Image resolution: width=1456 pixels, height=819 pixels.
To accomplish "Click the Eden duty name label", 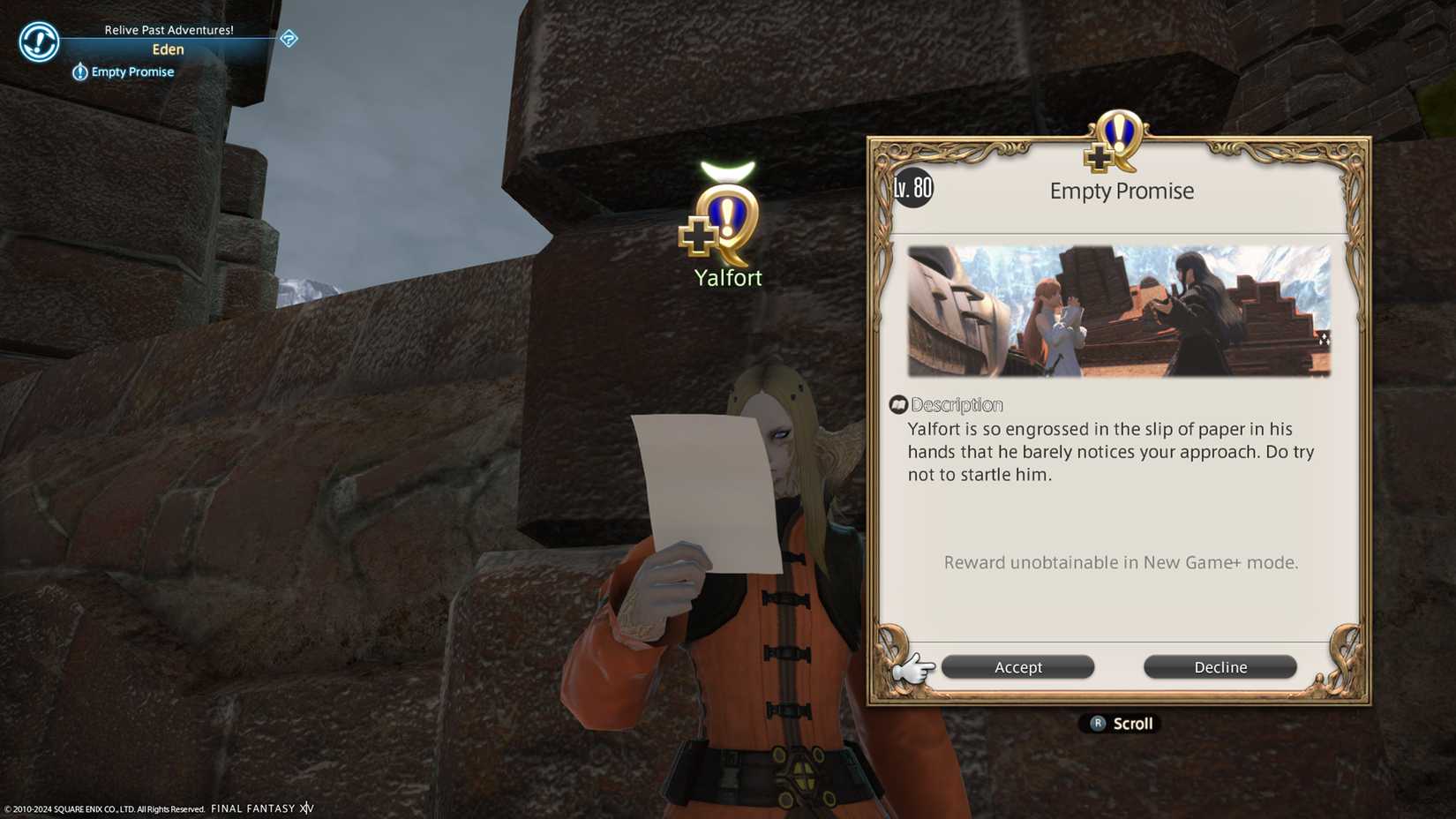I will (168, 49).
